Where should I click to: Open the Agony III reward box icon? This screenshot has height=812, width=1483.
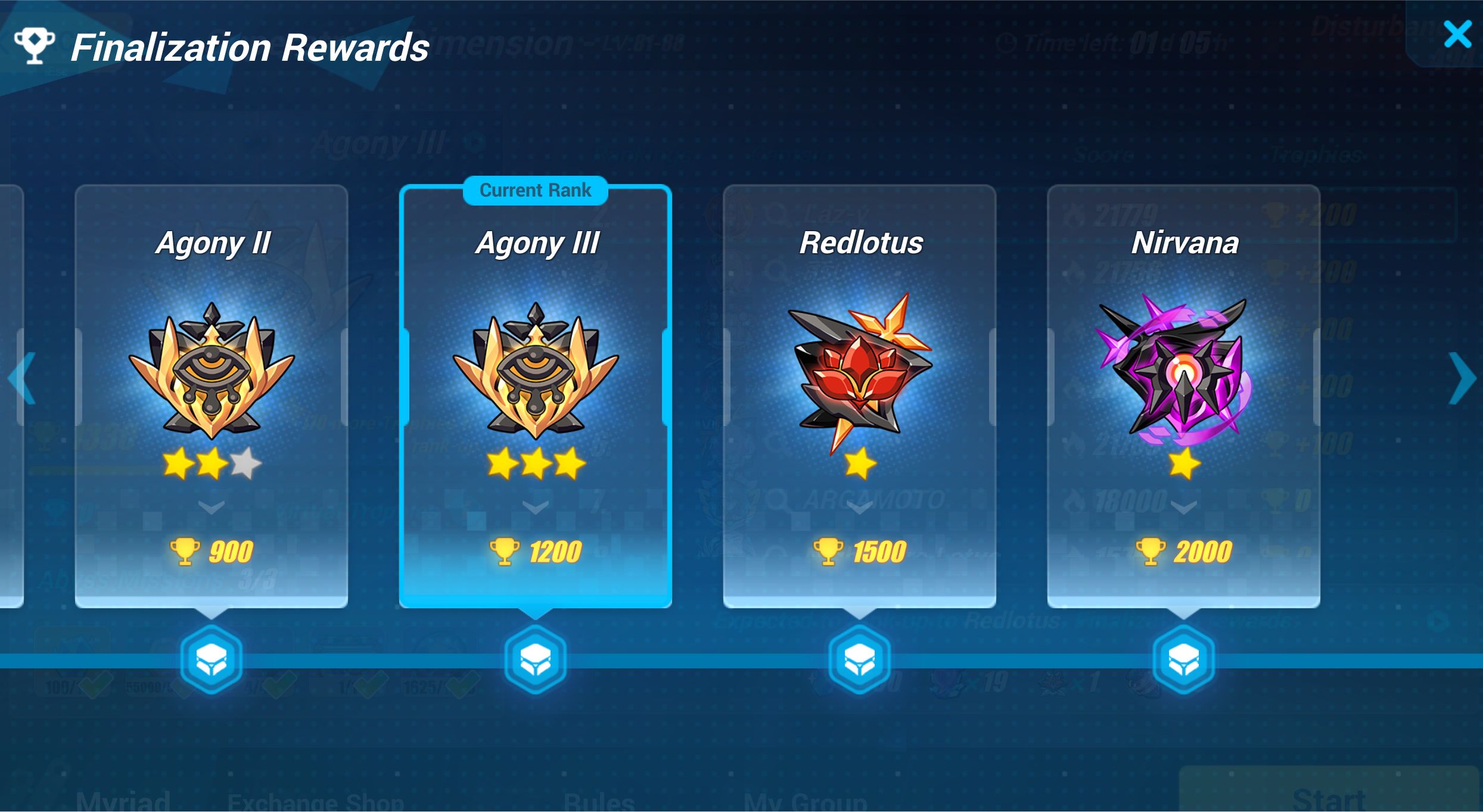pos(535,659)
